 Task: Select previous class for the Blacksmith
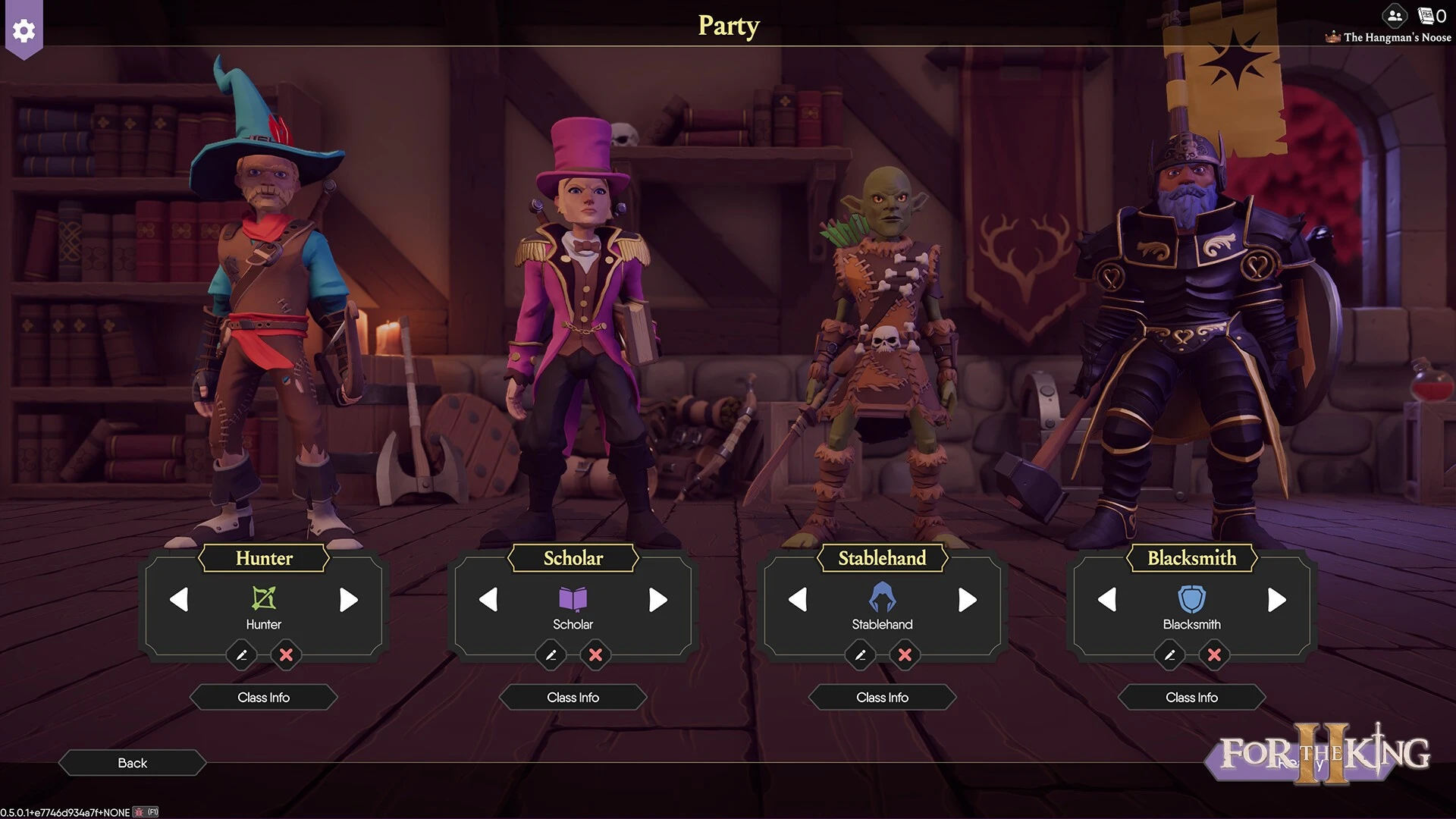(1107, 600)
